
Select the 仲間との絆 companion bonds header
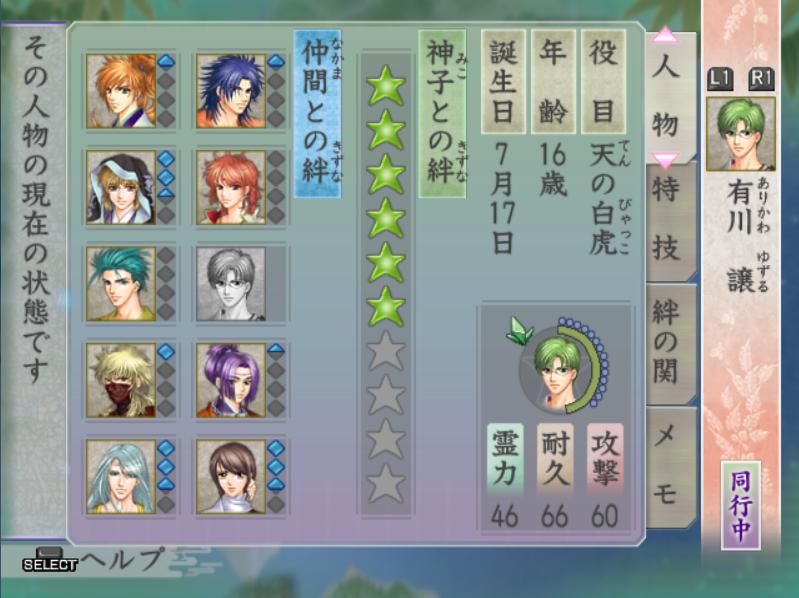point(317,112)
